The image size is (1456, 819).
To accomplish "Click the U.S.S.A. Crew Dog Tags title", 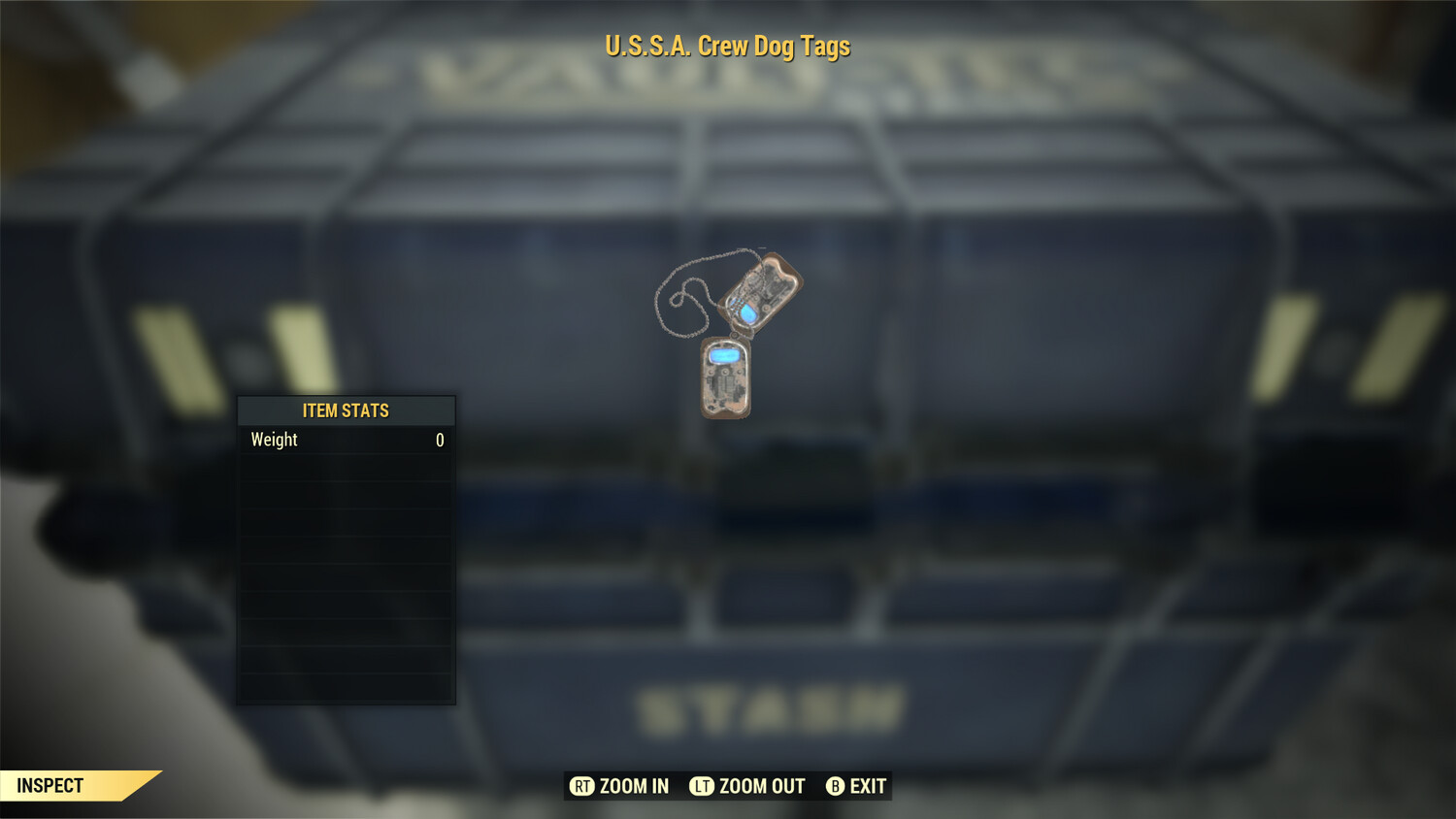I will (x=727, y=46).
